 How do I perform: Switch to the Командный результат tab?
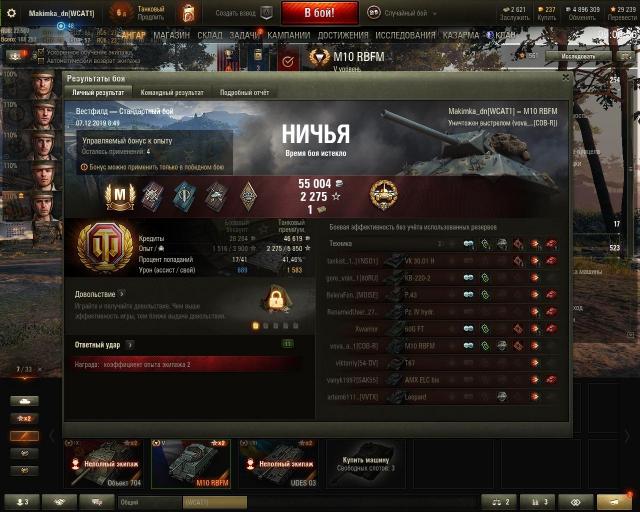pyautogui.click(x=167, y=92)
